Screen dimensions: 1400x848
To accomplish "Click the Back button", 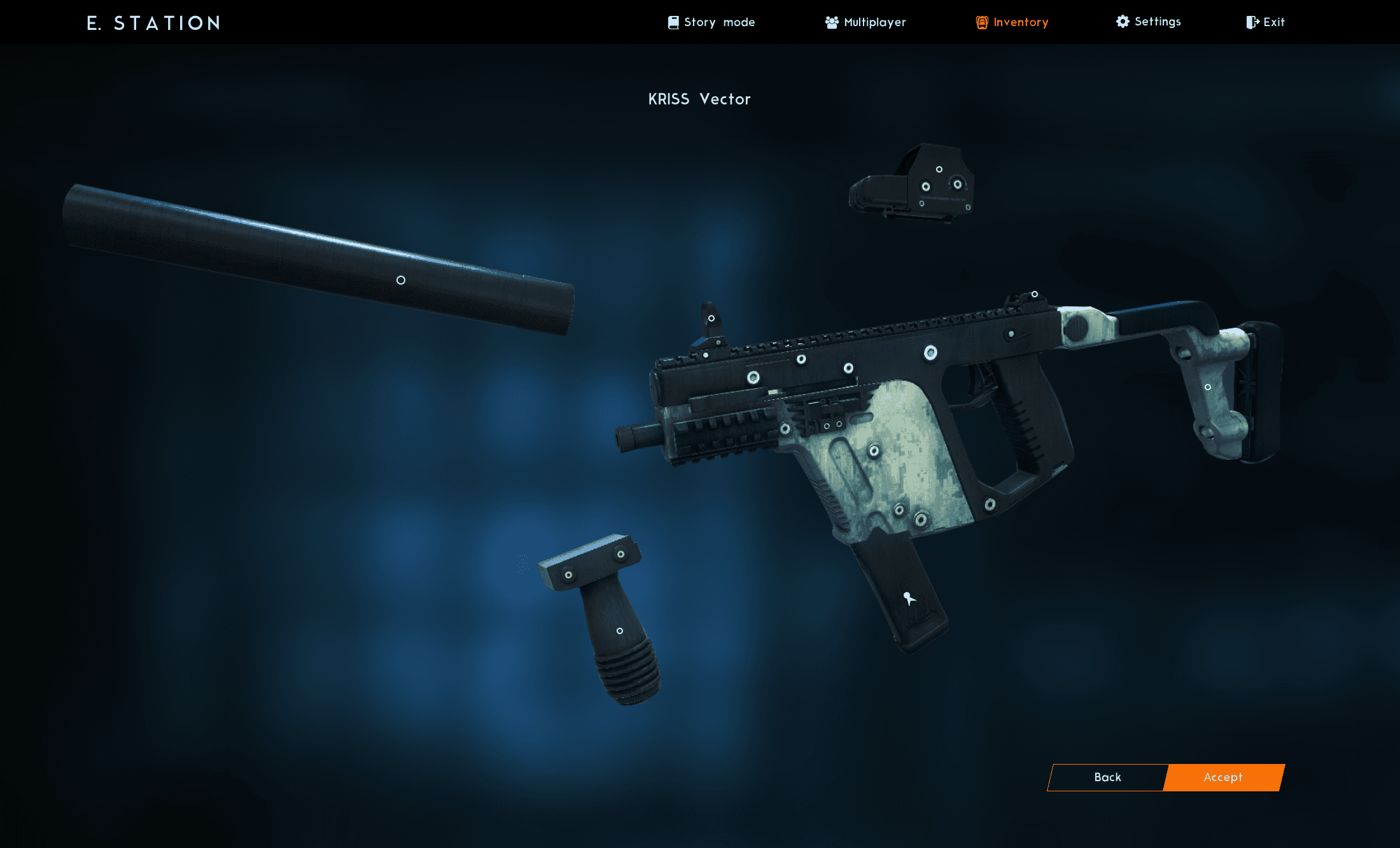I will (1107, 777).
